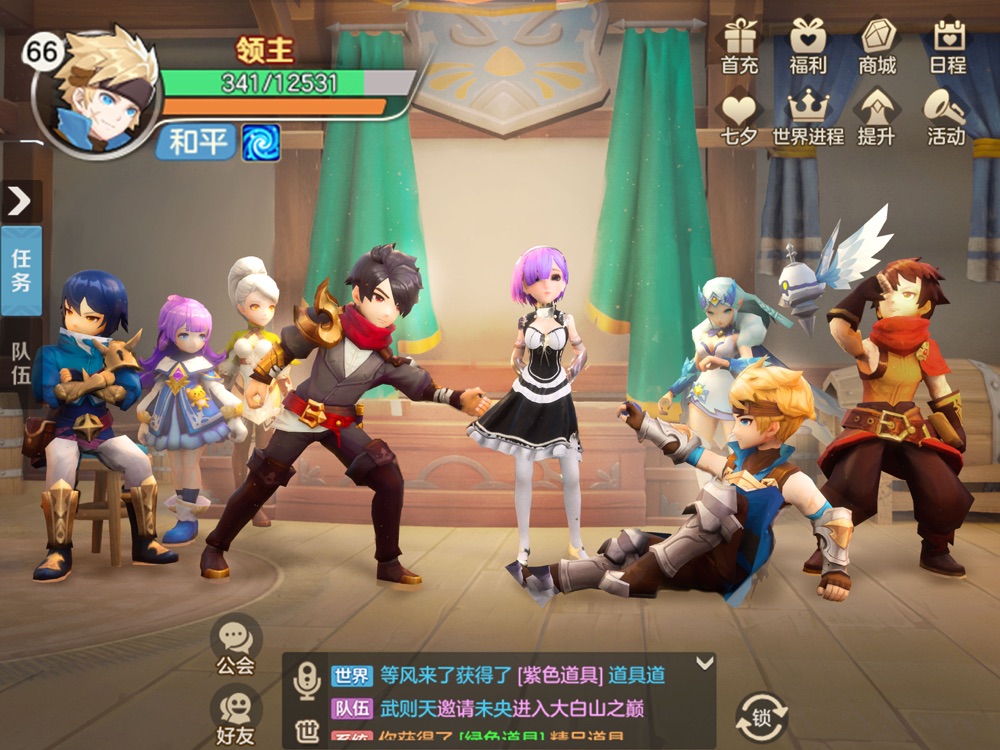Open the 首充 first recharge gift
The height and width of the screenshot is (750, 1000).
click(740, 45)
